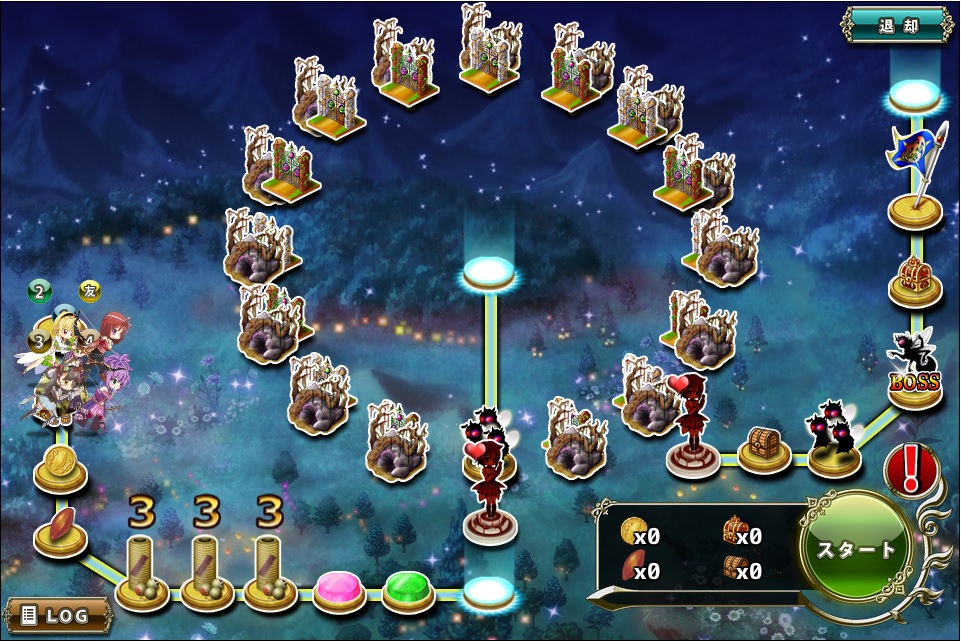Tap the 退却 retreat button

[x=896, y=24]
